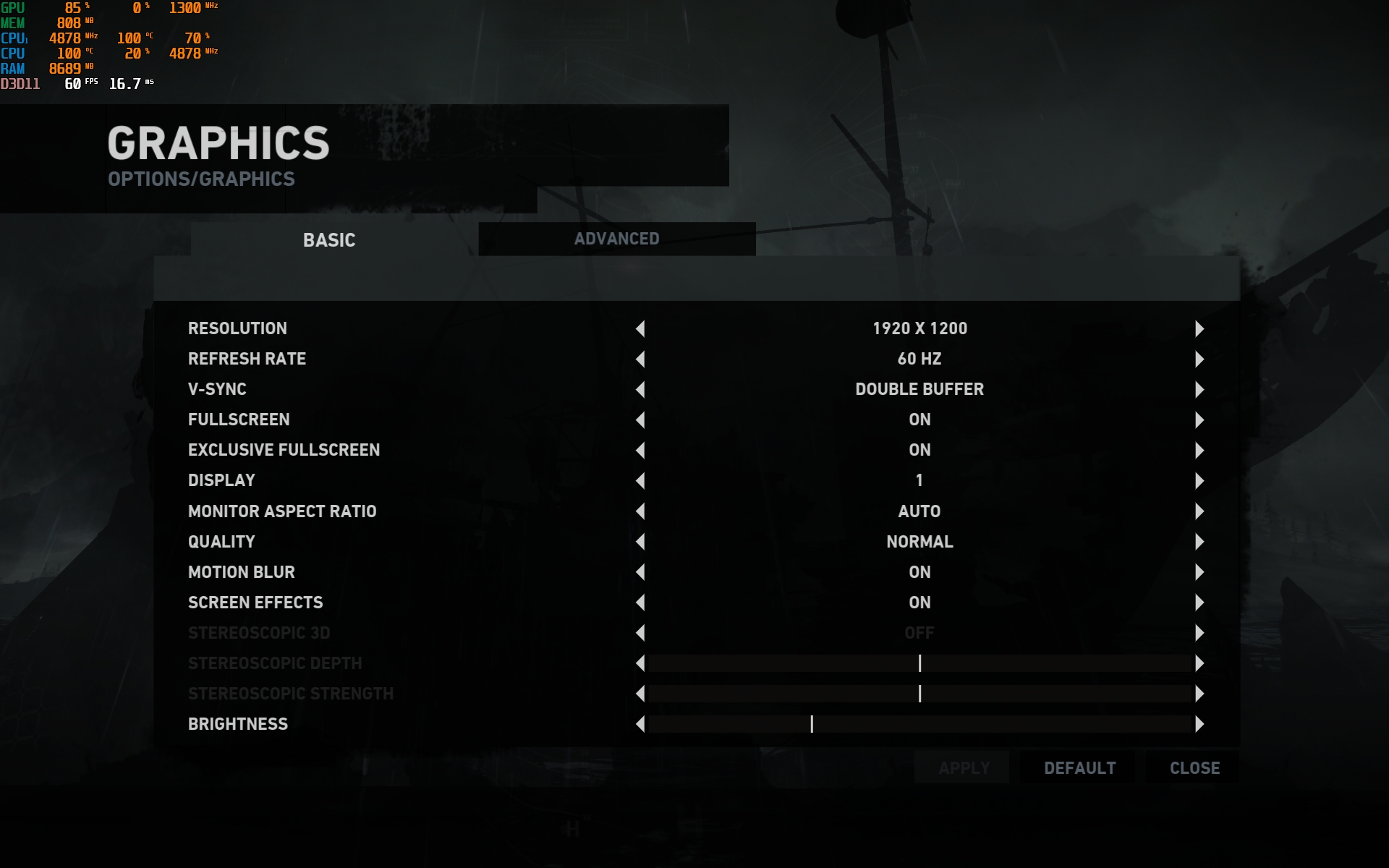Screen dimensions: 1389x868
Task: Click on the Brightness slider bar
Action: (919, 724)
